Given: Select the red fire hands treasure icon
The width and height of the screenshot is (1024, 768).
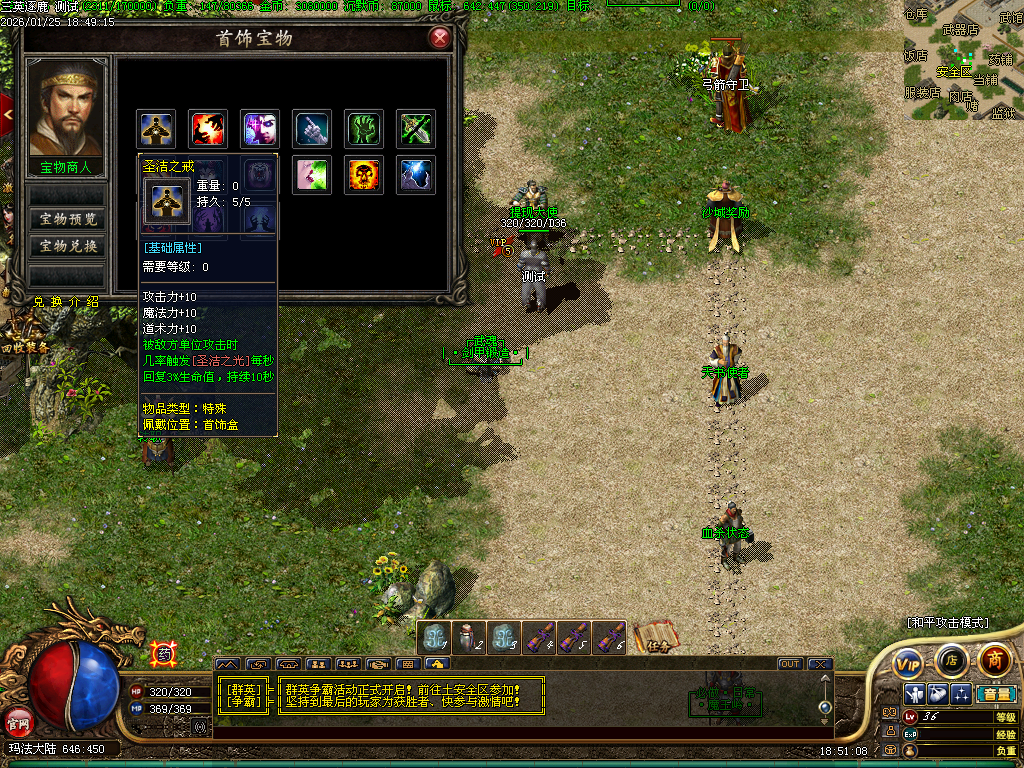Looking at the screenshot, I should [208, 128].
